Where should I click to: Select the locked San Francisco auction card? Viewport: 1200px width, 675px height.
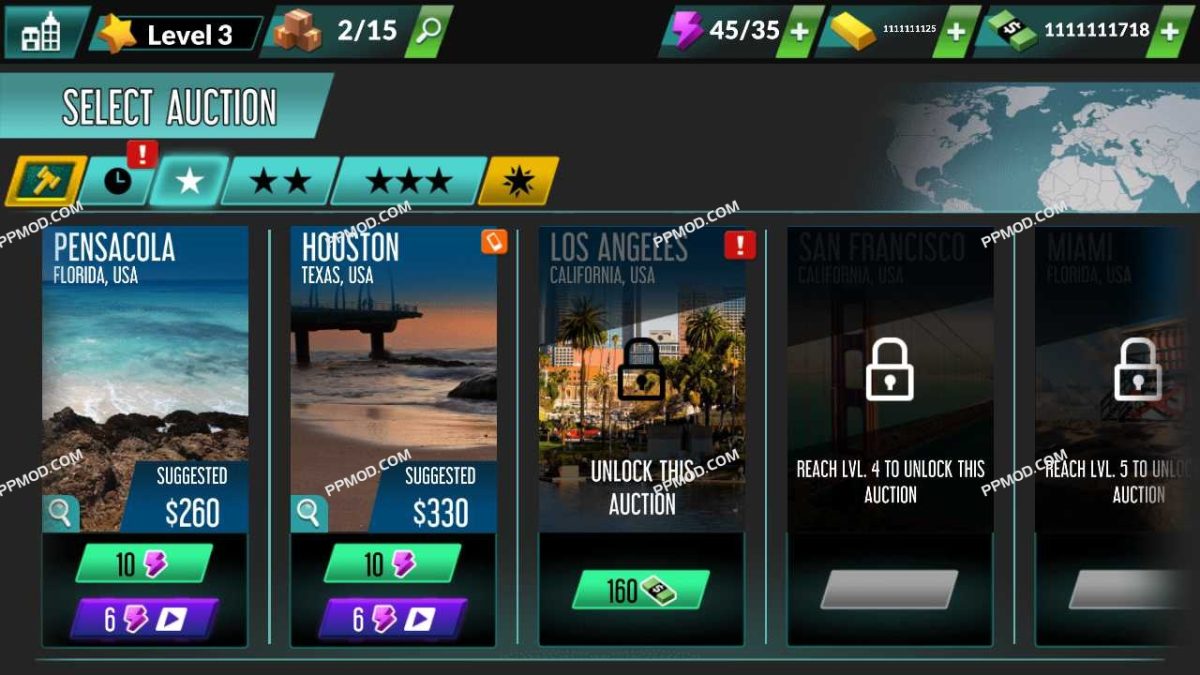(890, 400)
